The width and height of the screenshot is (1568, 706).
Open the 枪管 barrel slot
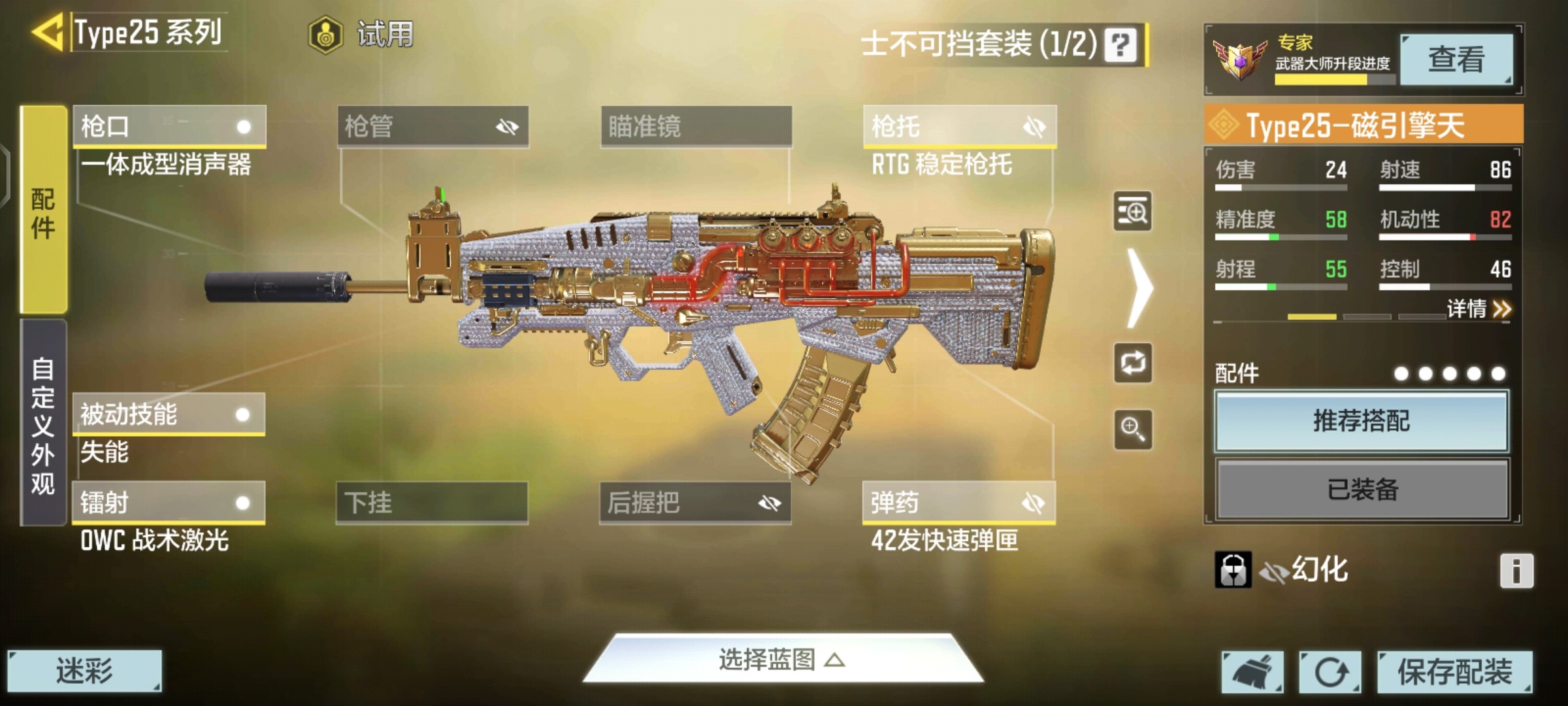coord(433,126)
